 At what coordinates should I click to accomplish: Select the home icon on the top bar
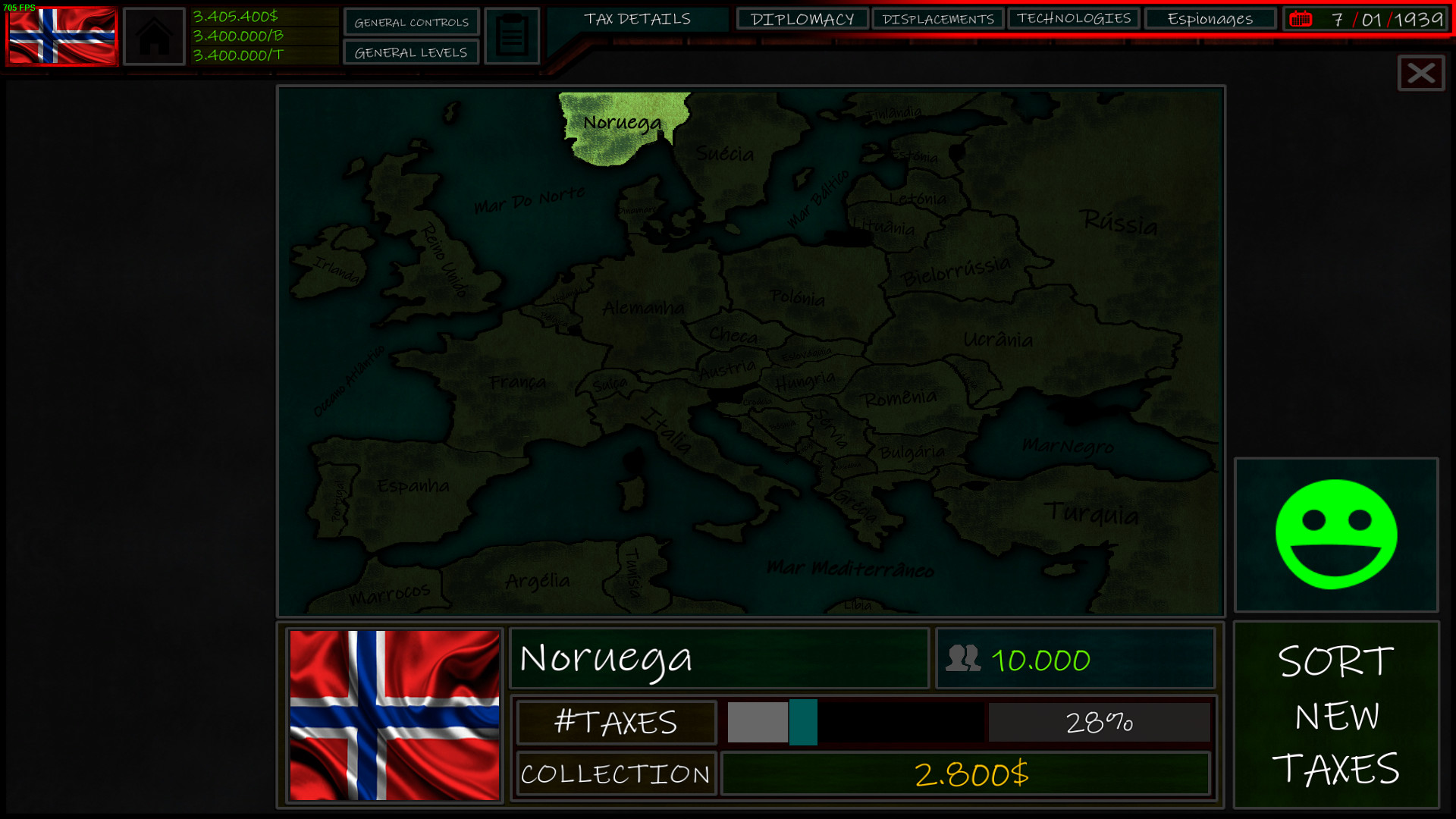pos(154,35)
